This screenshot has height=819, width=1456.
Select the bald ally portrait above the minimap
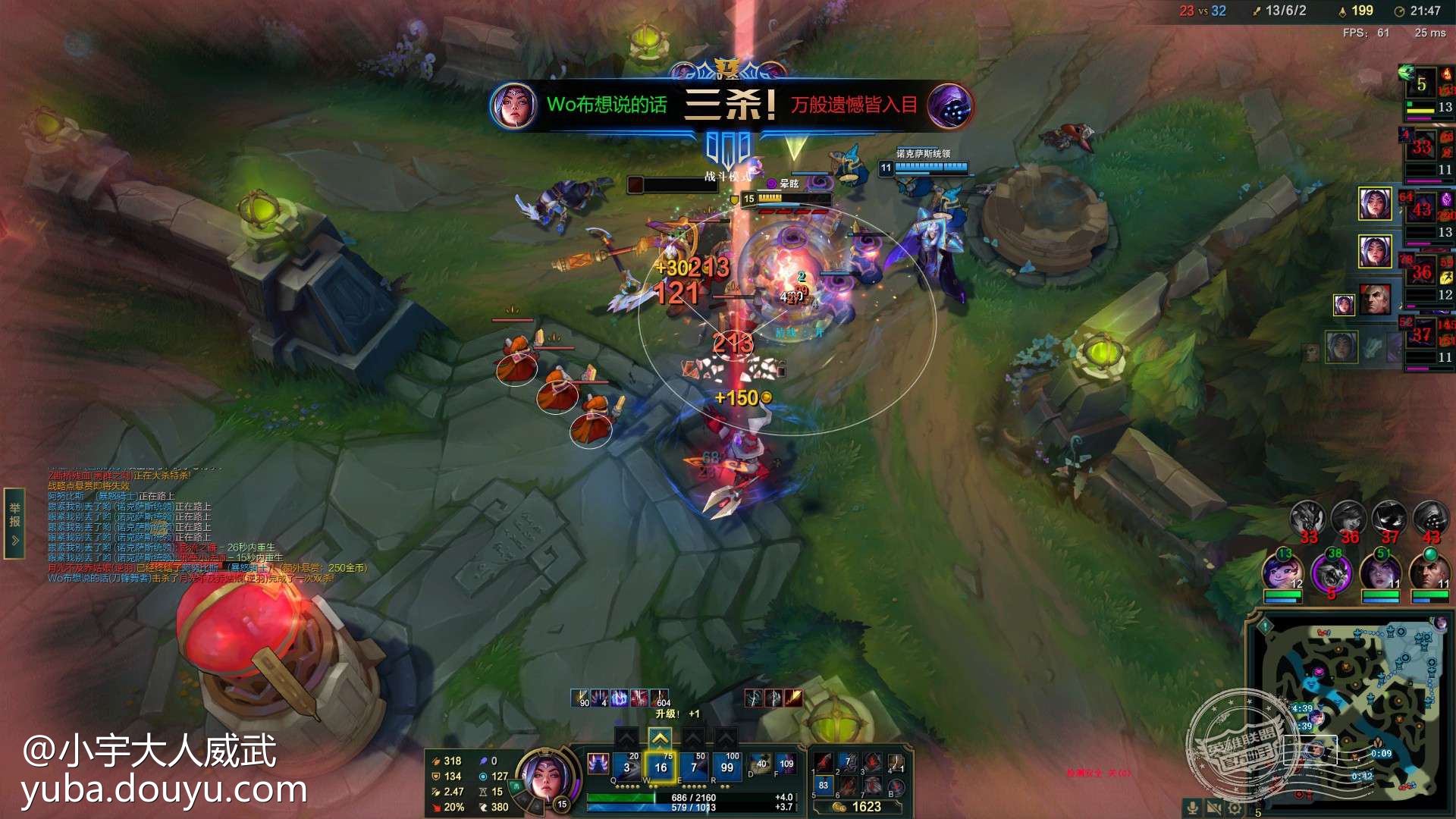click(x=1429, y=573)
